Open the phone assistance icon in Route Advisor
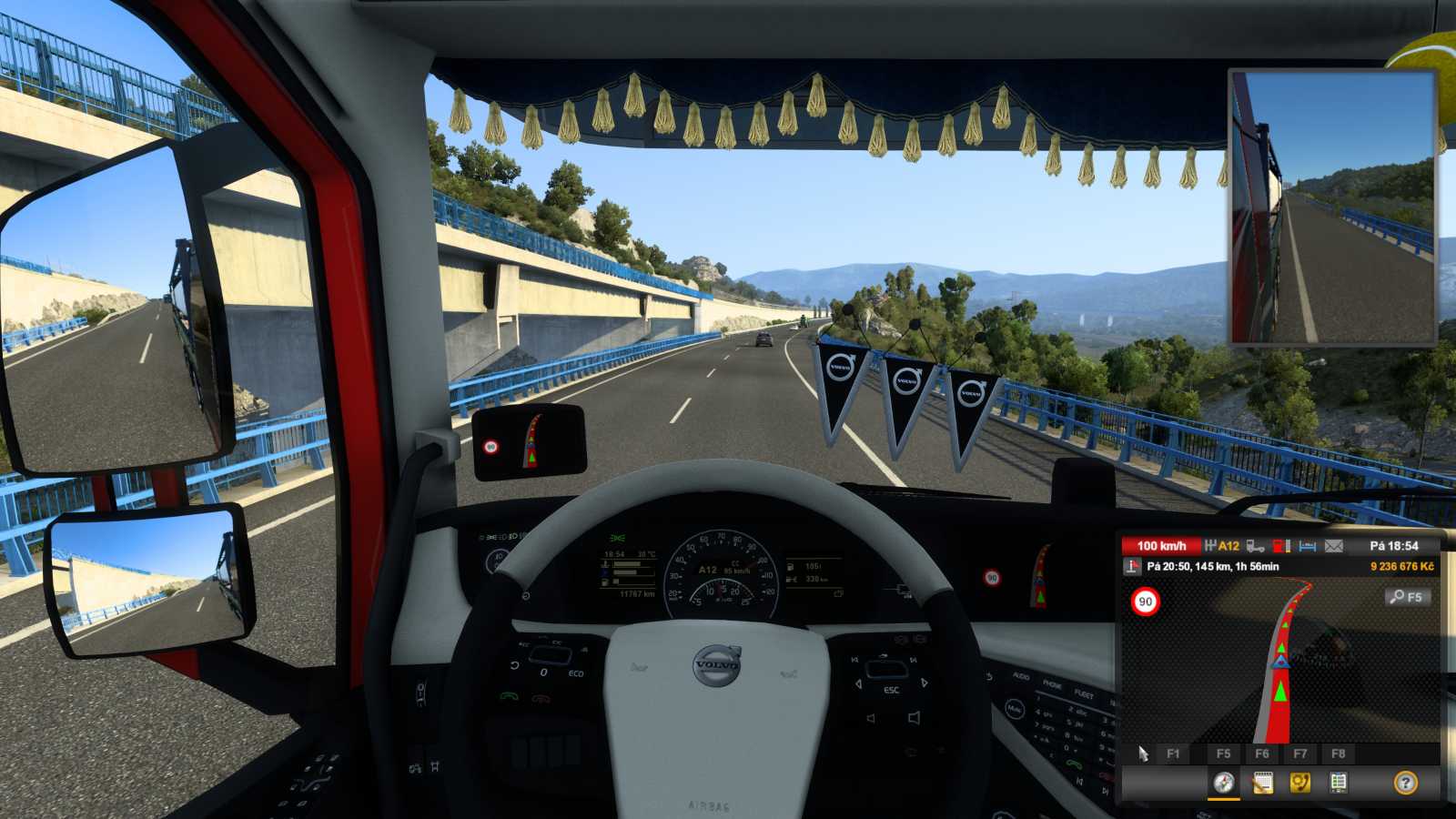Viewport: 1456px width, 819px height. point(1301,784)
